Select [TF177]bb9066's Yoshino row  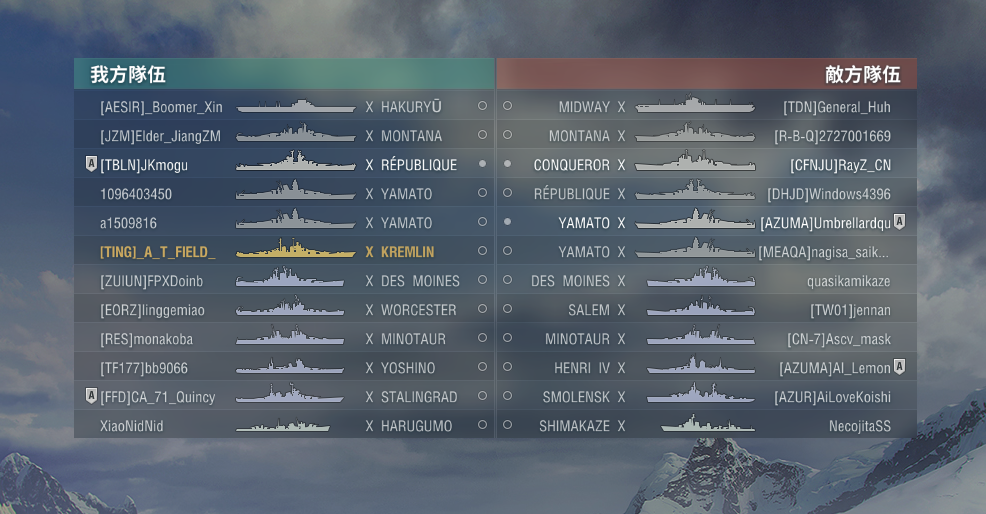click(x=283, y=368)
